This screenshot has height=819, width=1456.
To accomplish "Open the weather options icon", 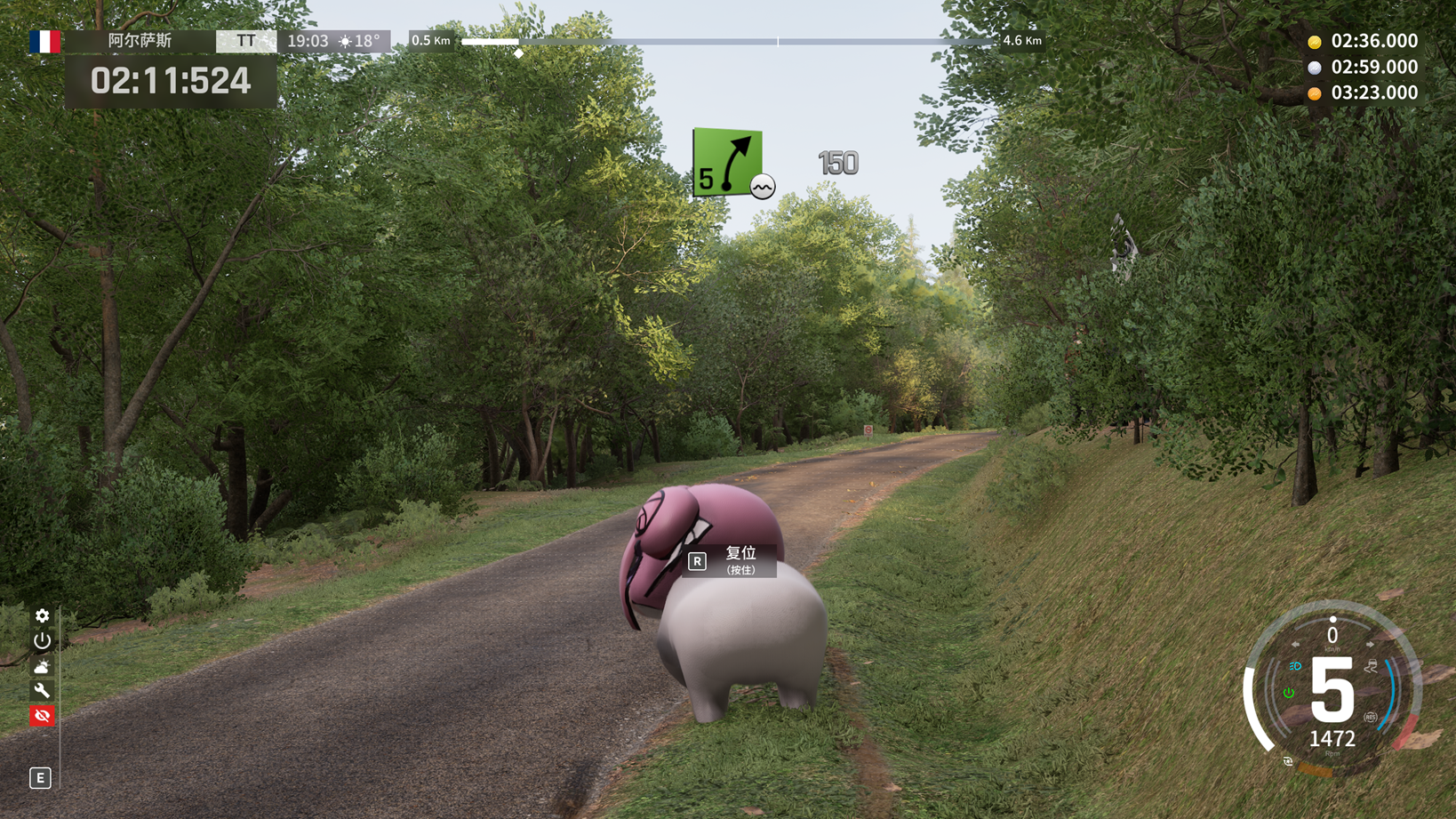I will point(42,666).
